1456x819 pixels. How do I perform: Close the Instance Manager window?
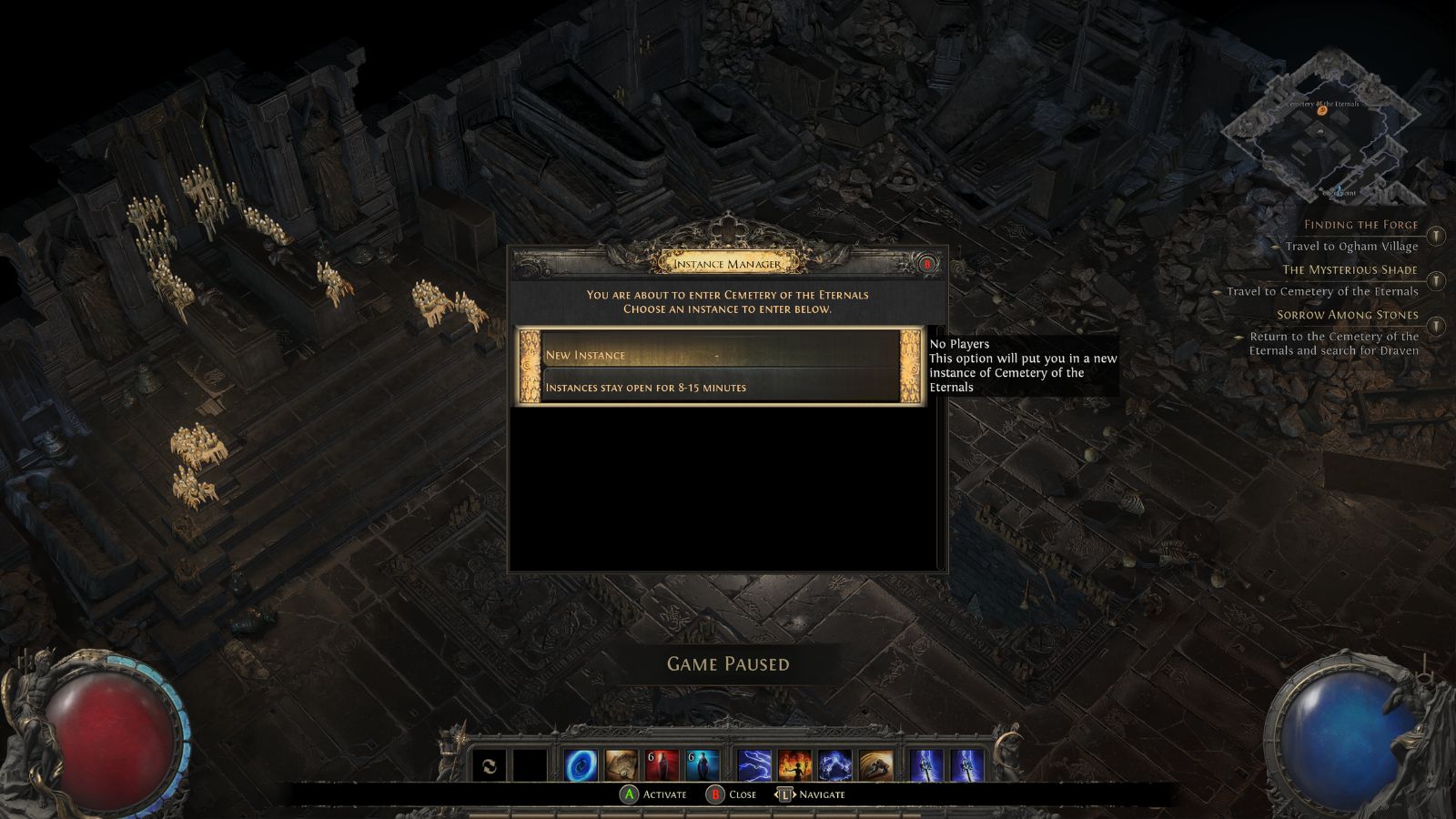pos(927,265)
